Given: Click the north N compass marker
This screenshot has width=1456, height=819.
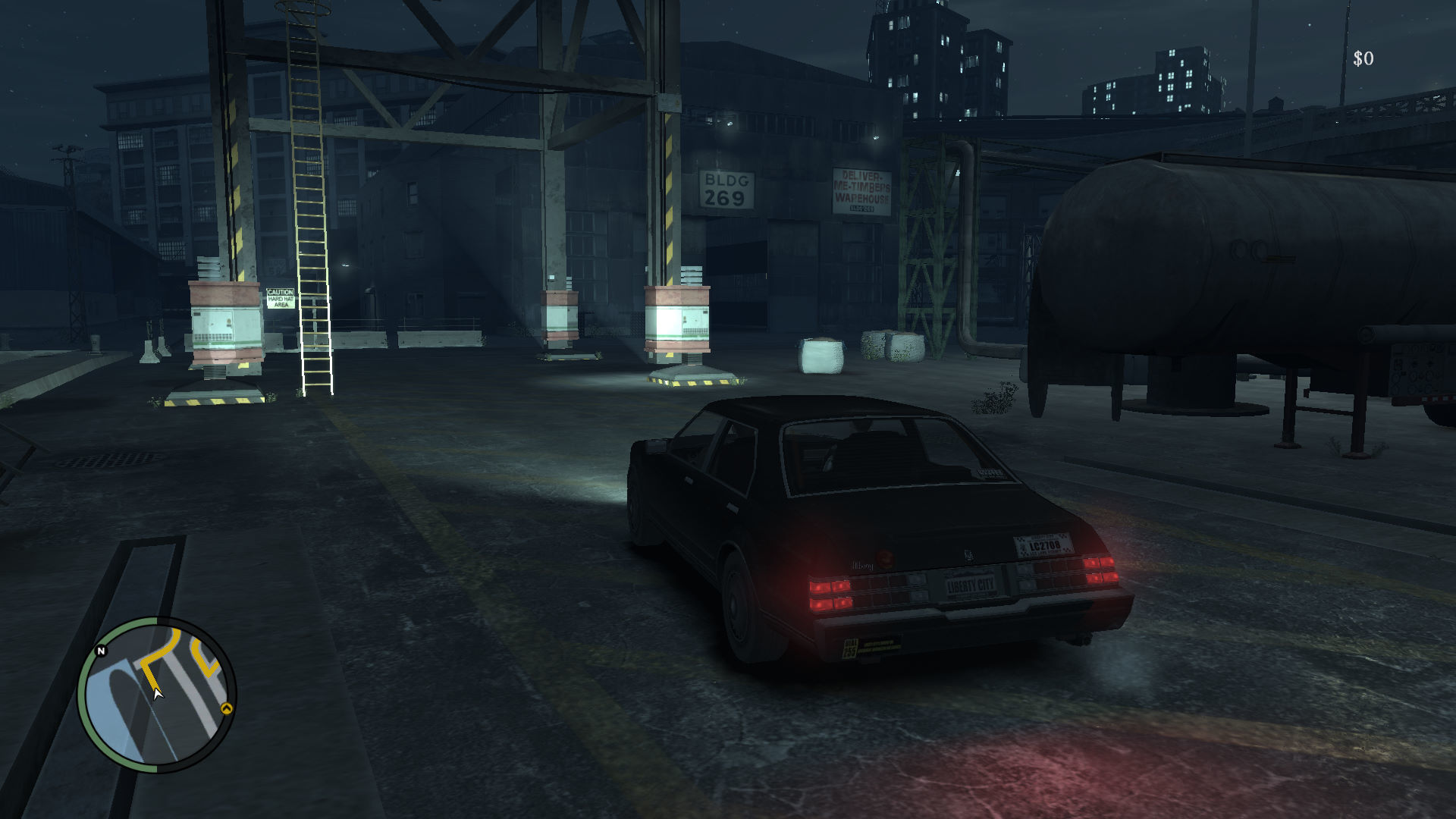Looking at the screenshot, I should coord(101,651).
